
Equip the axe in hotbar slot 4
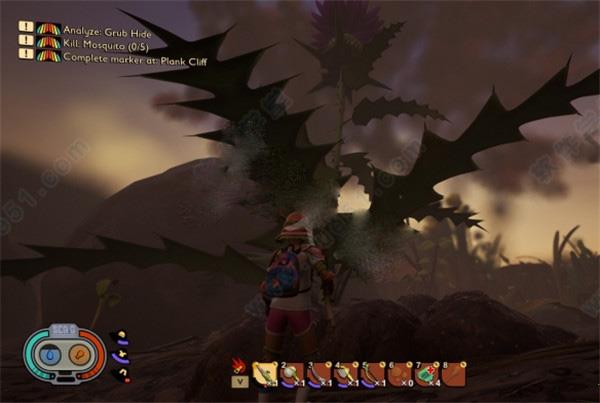click(346, 373)
